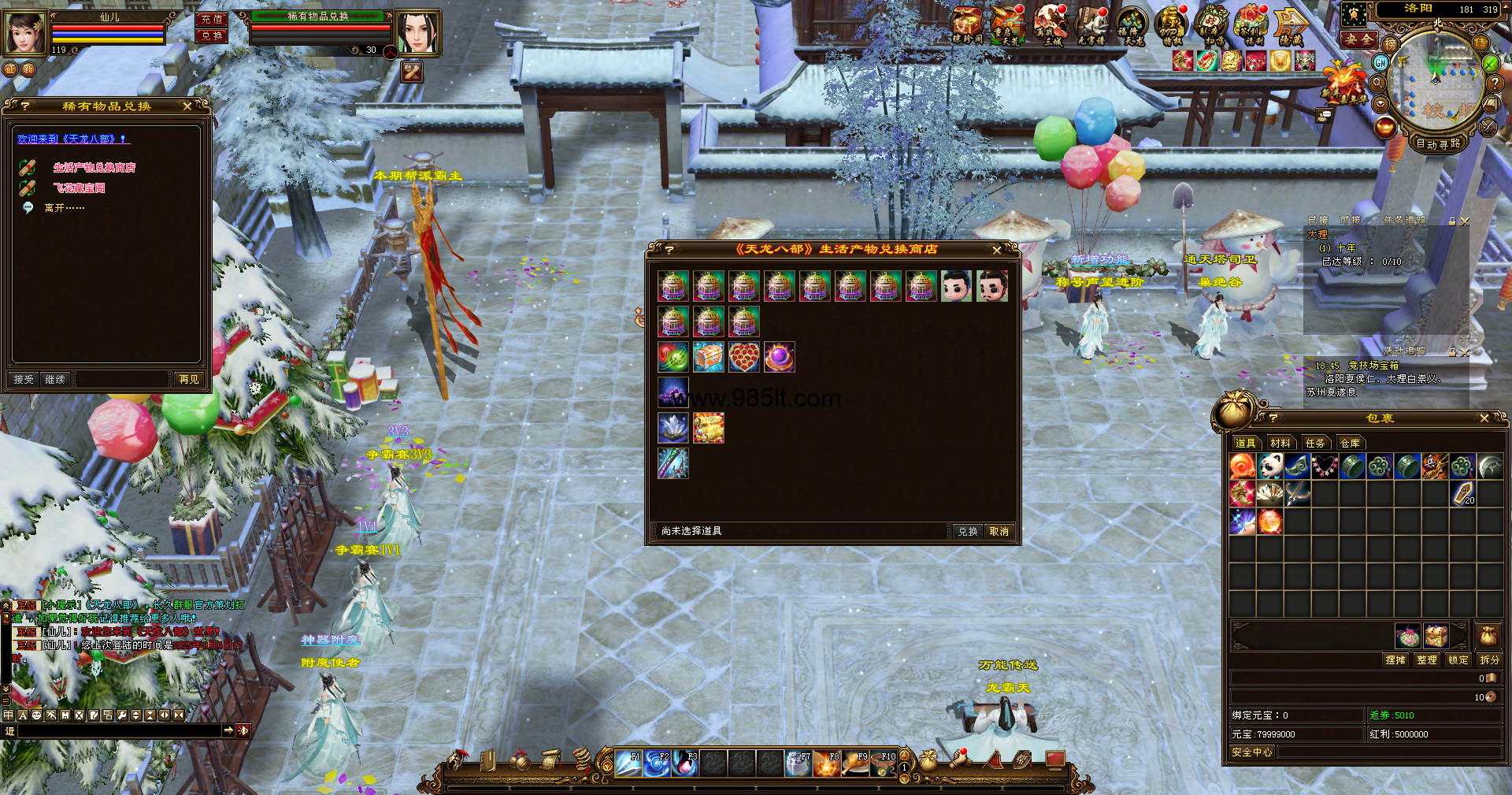Pick the 离开 leave option
This screenshot has height=795, width=1512.
[x=64, y=208]
